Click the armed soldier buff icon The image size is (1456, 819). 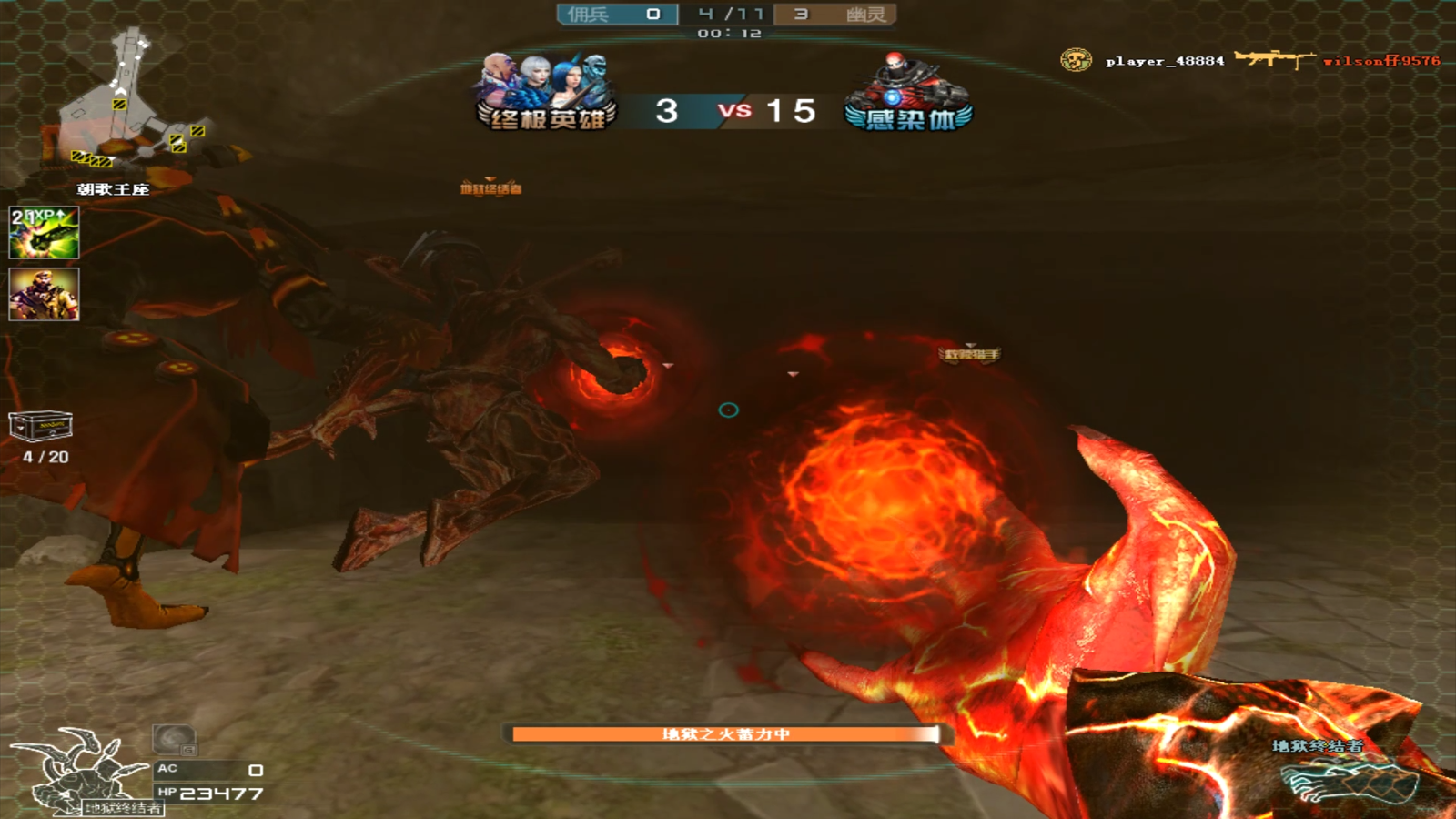[44, 294]
